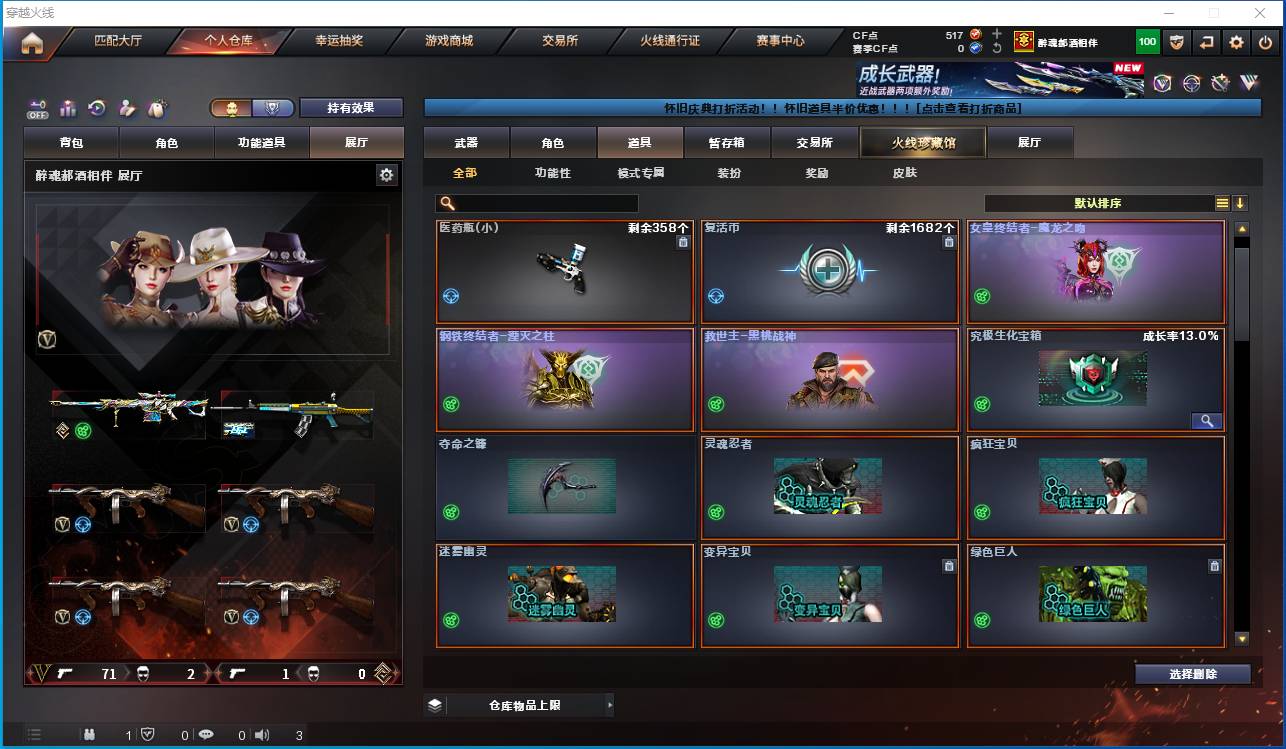The width and height of the screenshot is (1286, 749).
Task: Select the 武器 weapons tab
Action: [466, 143]
